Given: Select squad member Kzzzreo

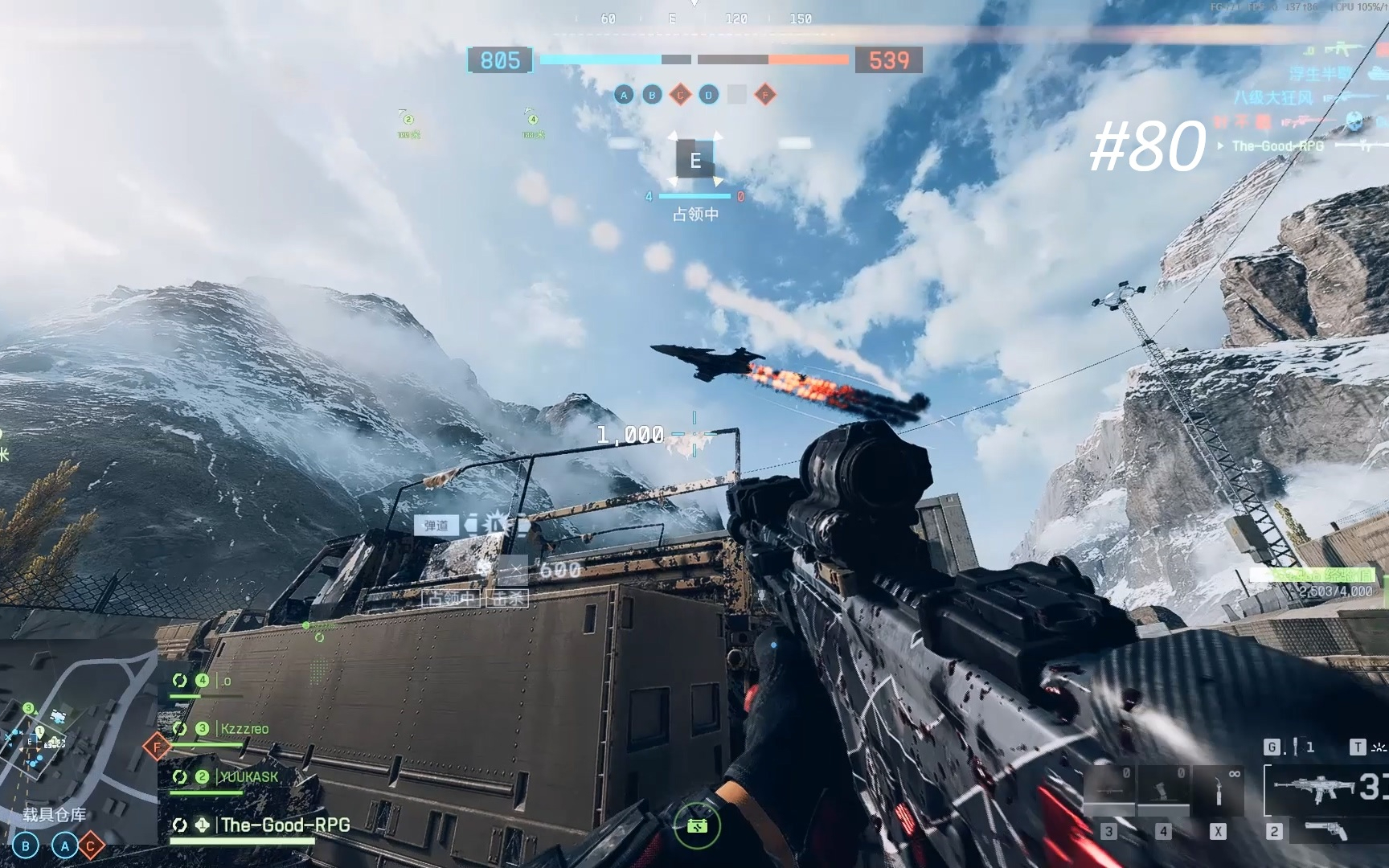Looking at the screenshot, I should pos(244,729).
